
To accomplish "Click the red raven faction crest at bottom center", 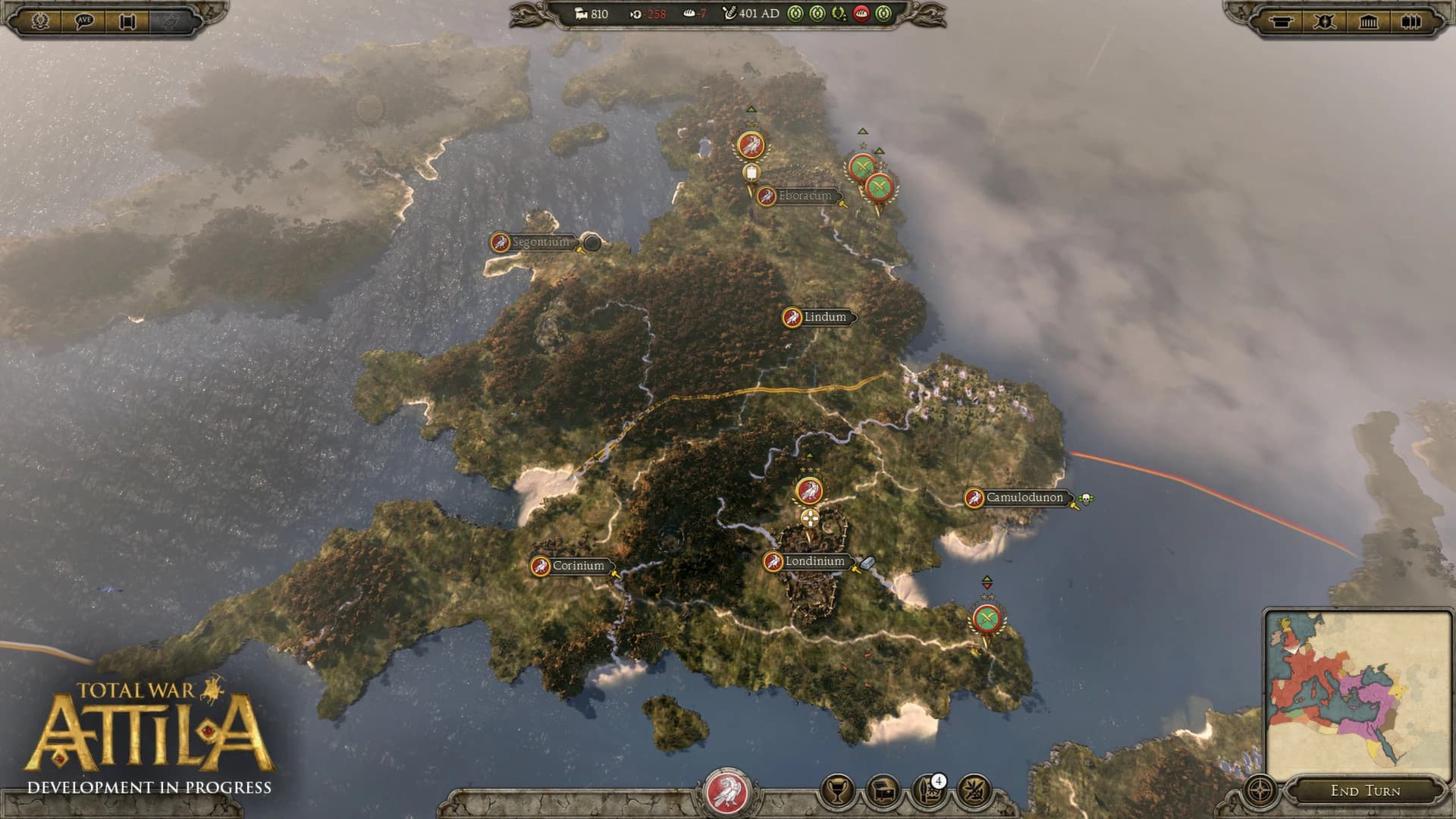I will point(727,795).
